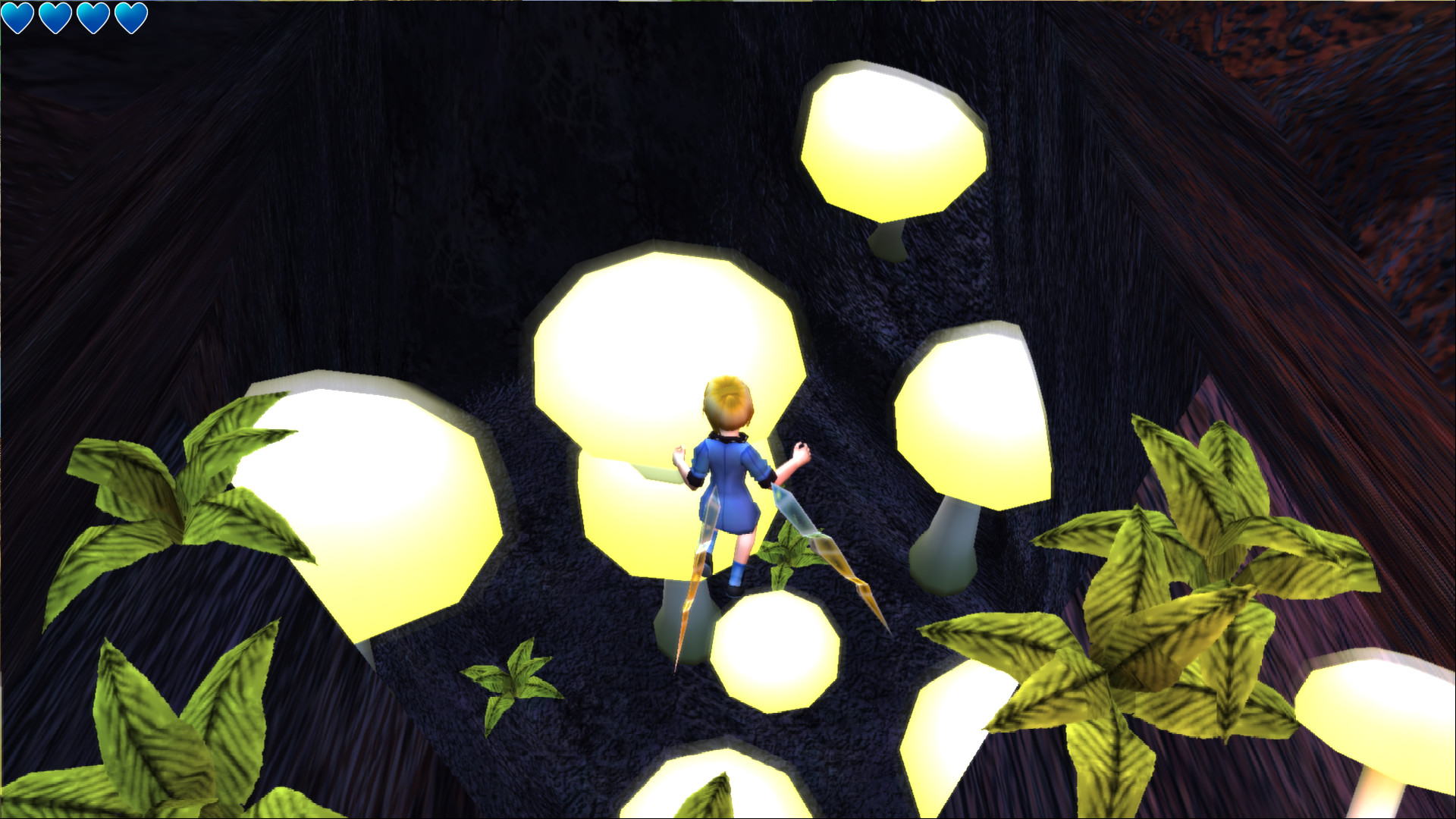The width and height of the screenshot is (1456, 819).
Task: Click the third blue heart icon
Action: tap(92, 17)
